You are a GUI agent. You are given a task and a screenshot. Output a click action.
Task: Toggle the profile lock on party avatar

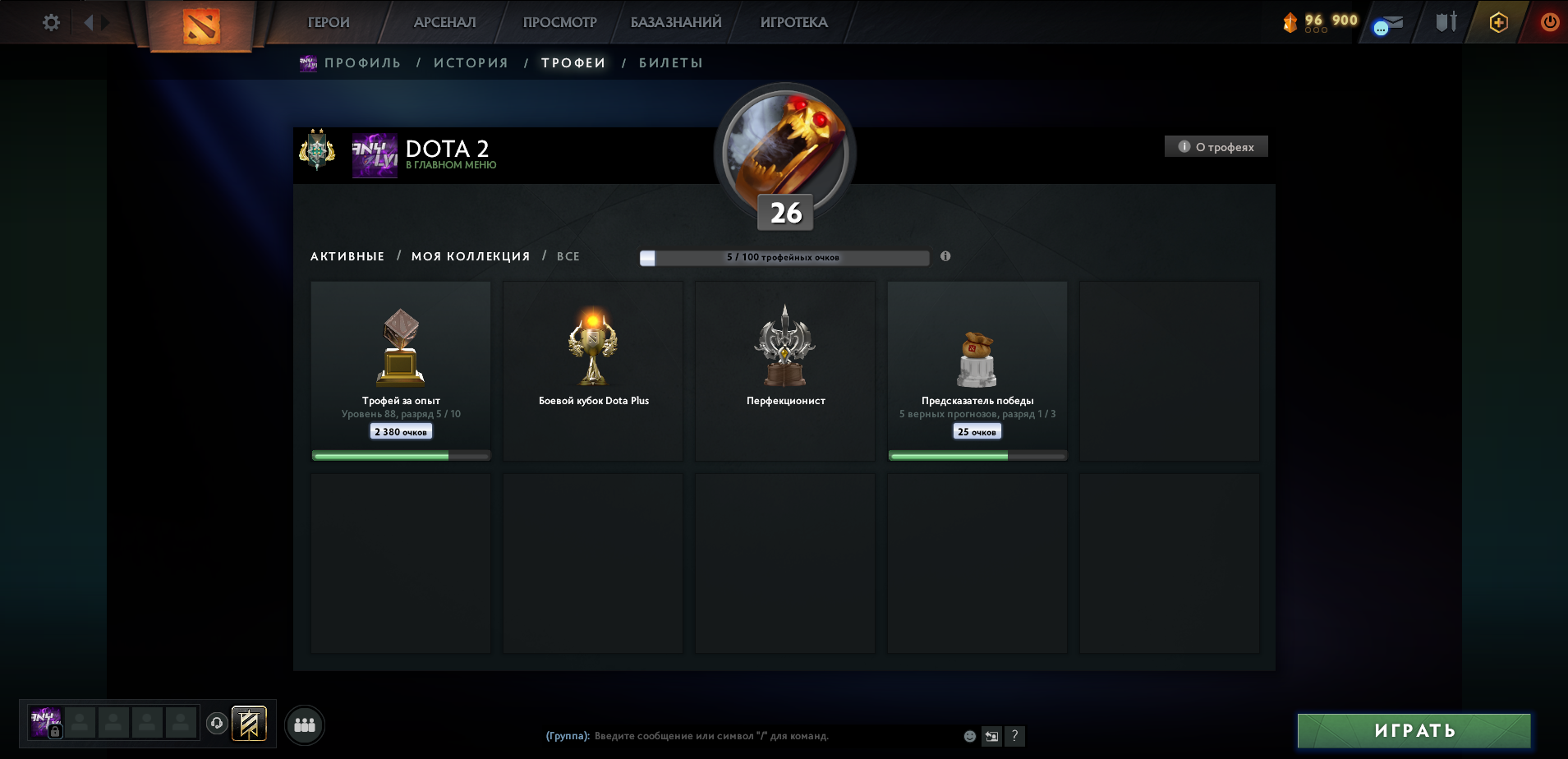[x=55, y=731]
